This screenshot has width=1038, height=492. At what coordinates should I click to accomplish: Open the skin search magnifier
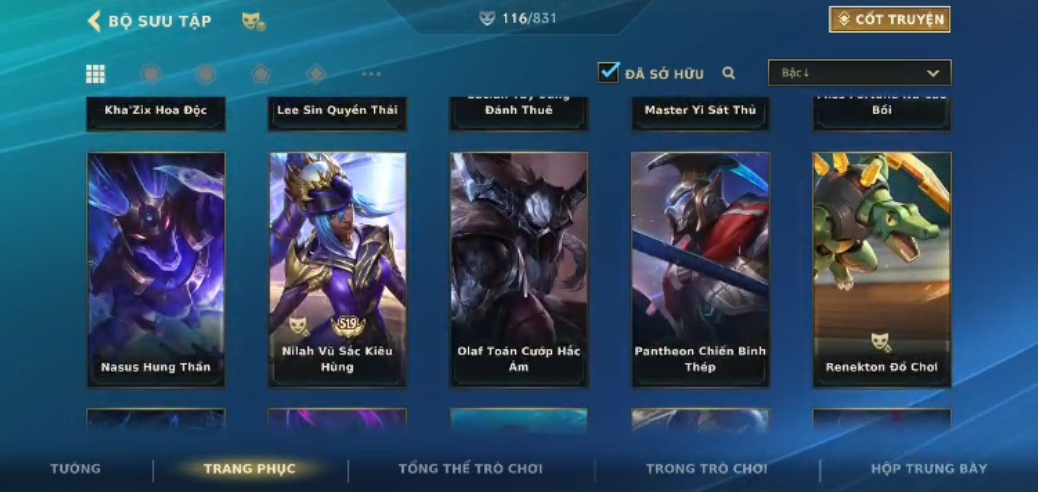(729, 73)
